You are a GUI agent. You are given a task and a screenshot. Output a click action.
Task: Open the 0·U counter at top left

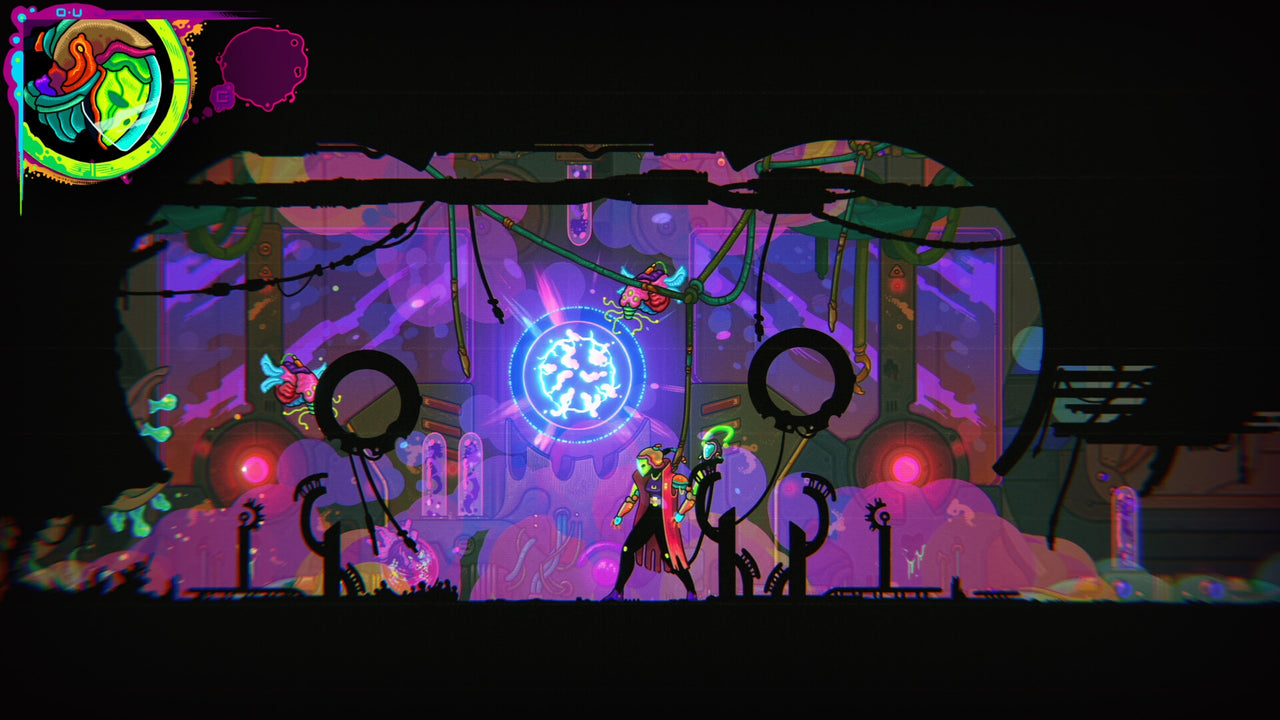68,12
